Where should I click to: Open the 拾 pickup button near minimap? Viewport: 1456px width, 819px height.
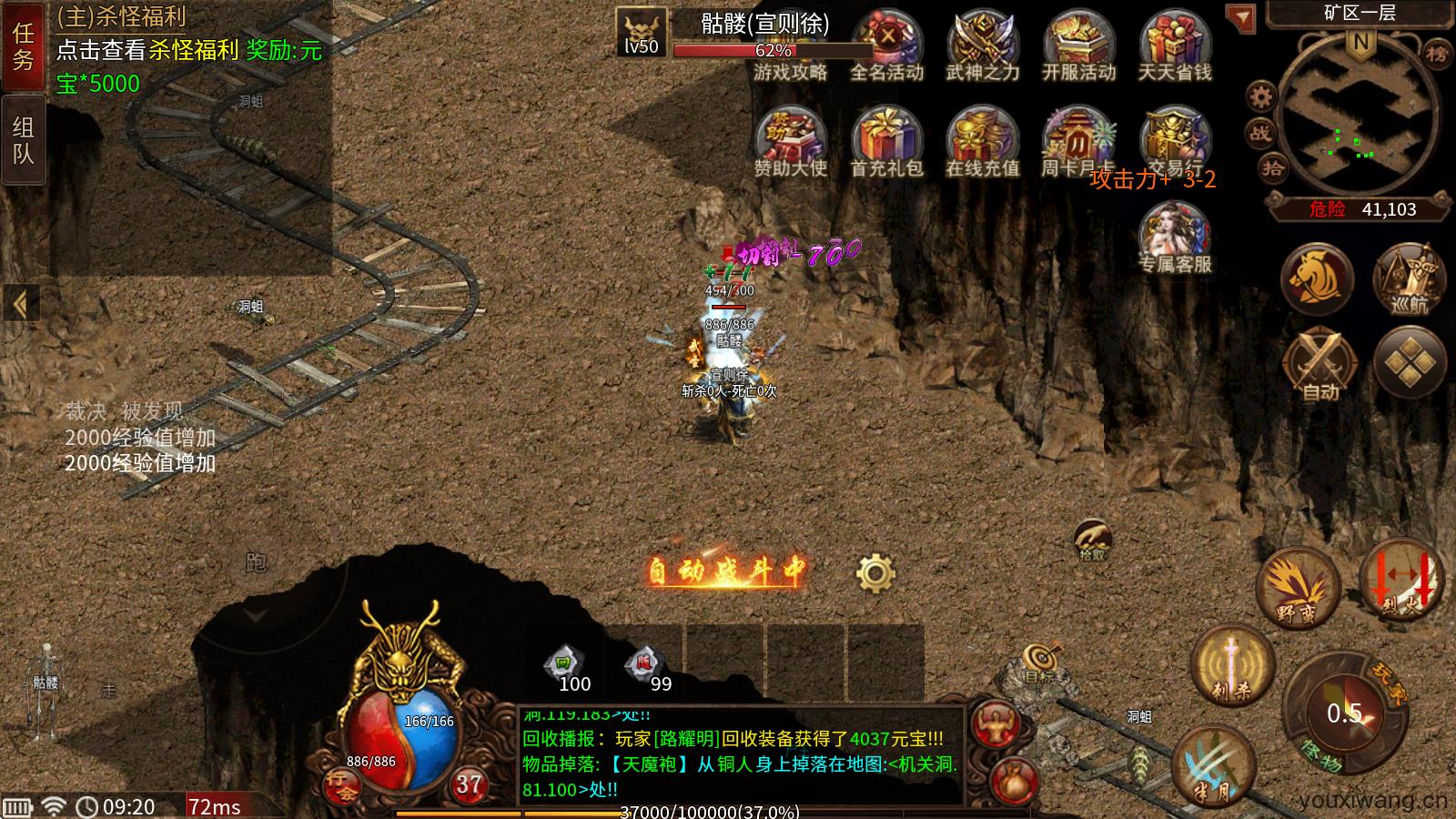(x=1275, y=167)
